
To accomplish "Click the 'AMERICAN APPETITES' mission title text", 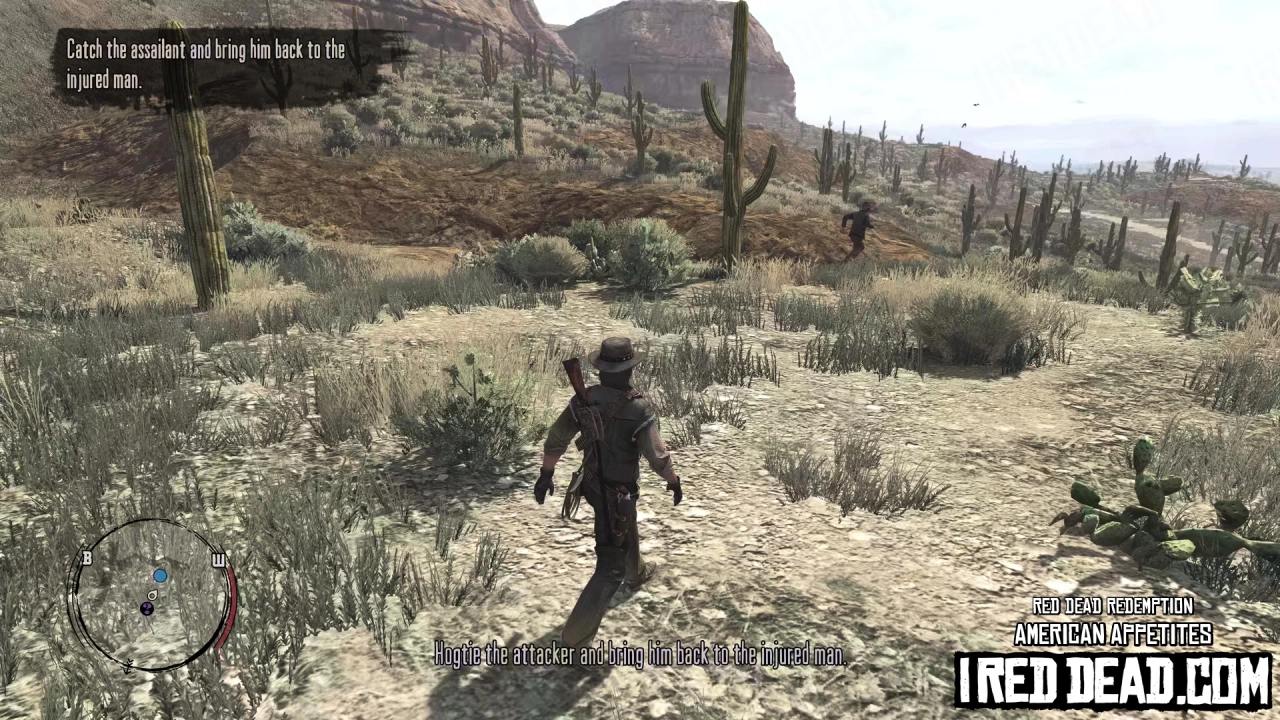I will [1113, 634].
